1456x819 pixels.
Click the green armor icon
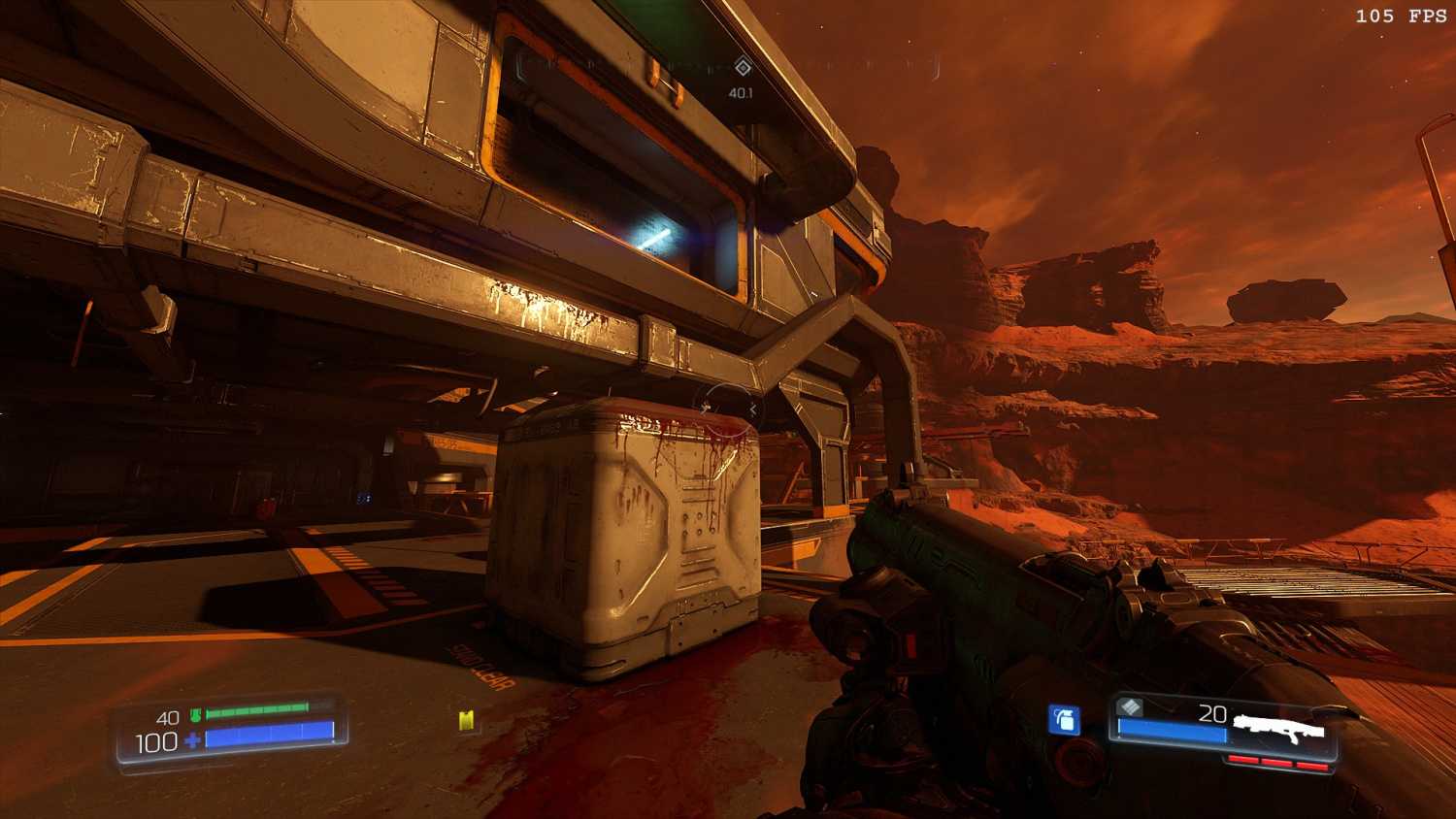(x=195, y=716)
